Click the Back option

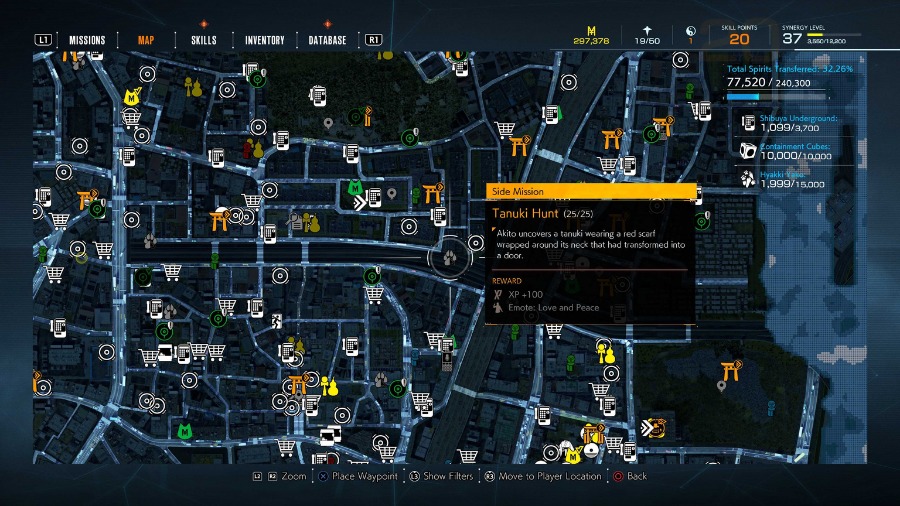coord(637,477)
